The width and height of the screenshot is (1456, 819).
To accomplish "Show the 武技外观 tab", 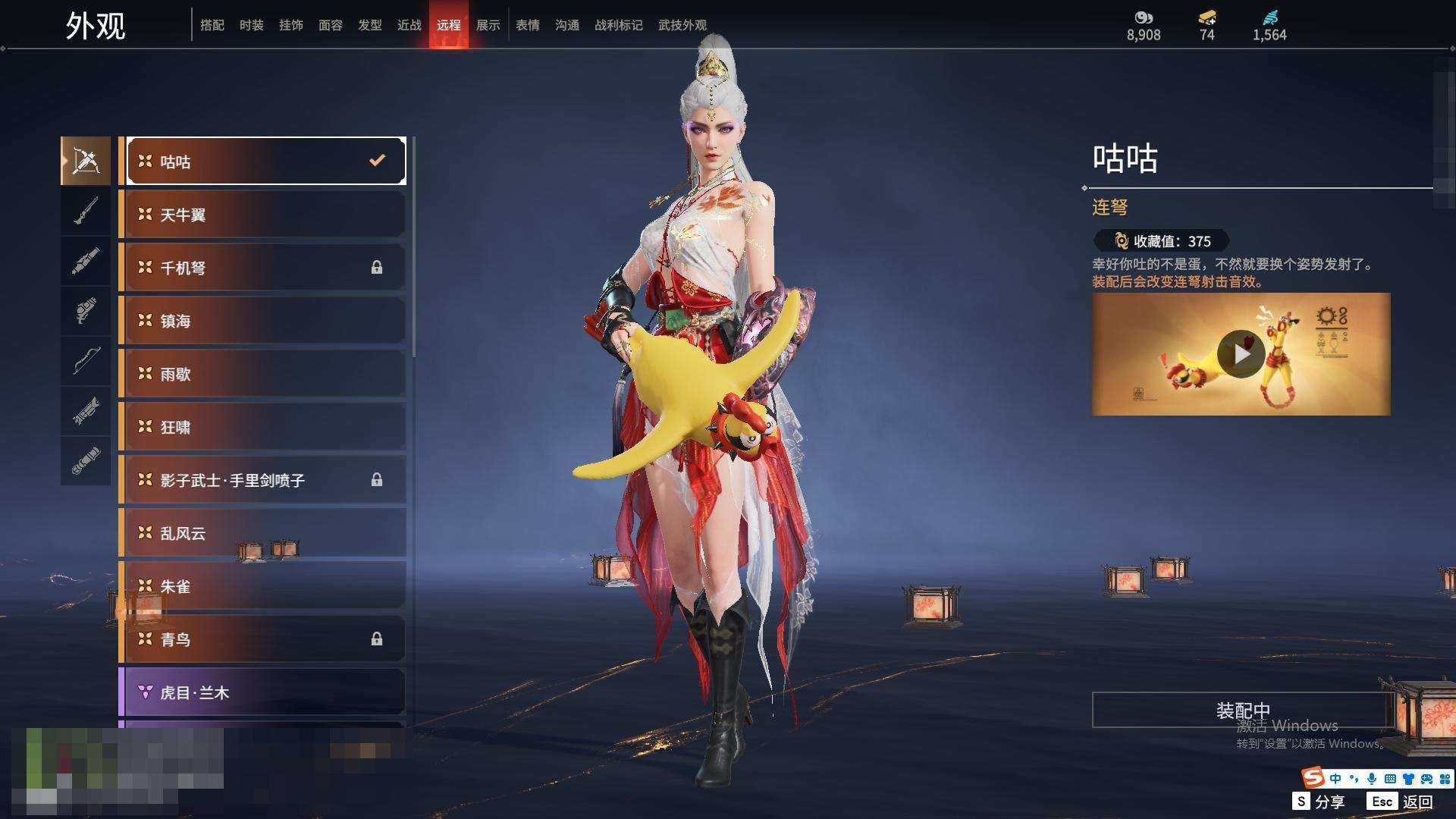I will [x=682, y=25].
